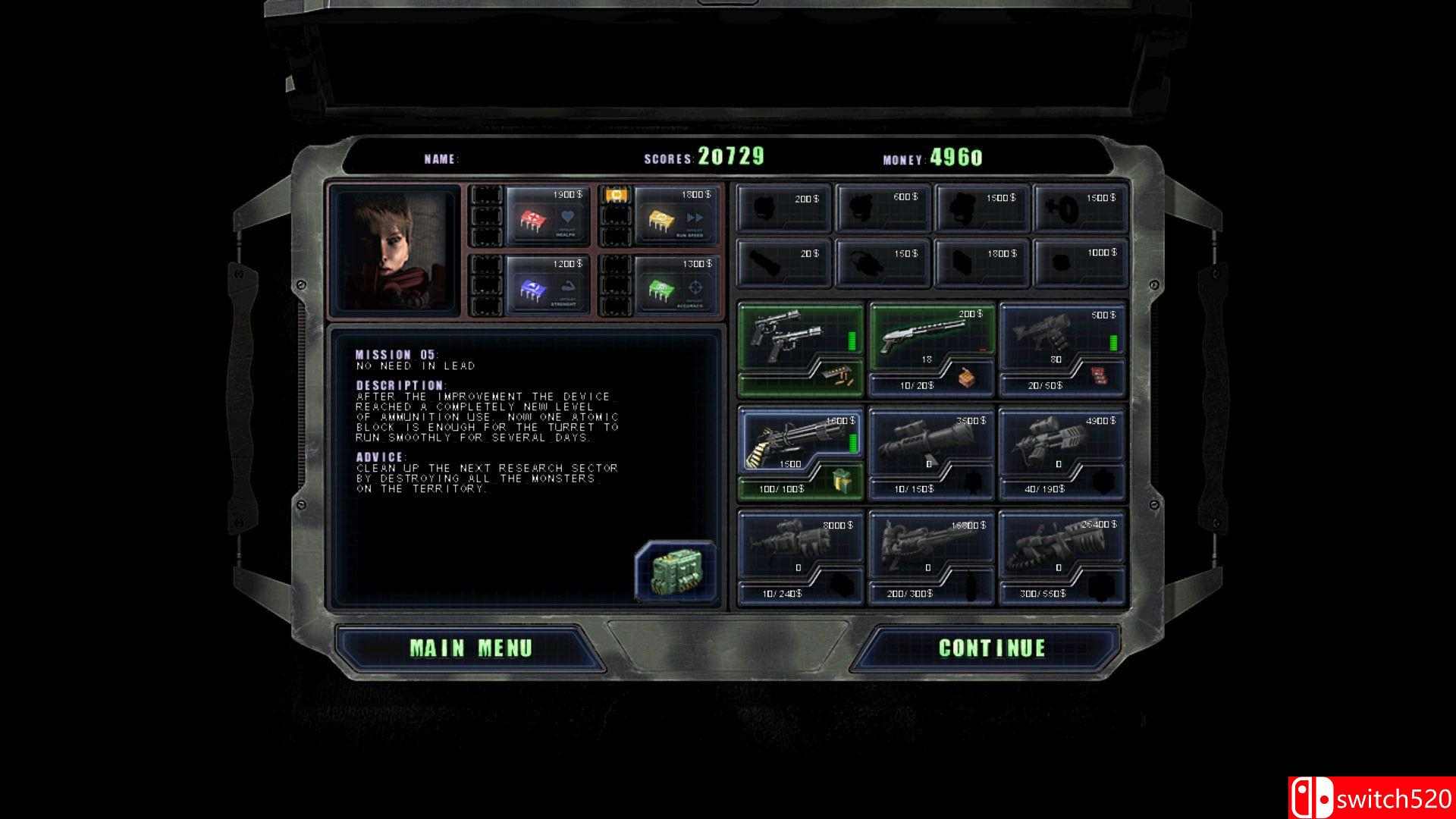Click the character portrait
1456x819 pixels.
[x=391, y=249]
